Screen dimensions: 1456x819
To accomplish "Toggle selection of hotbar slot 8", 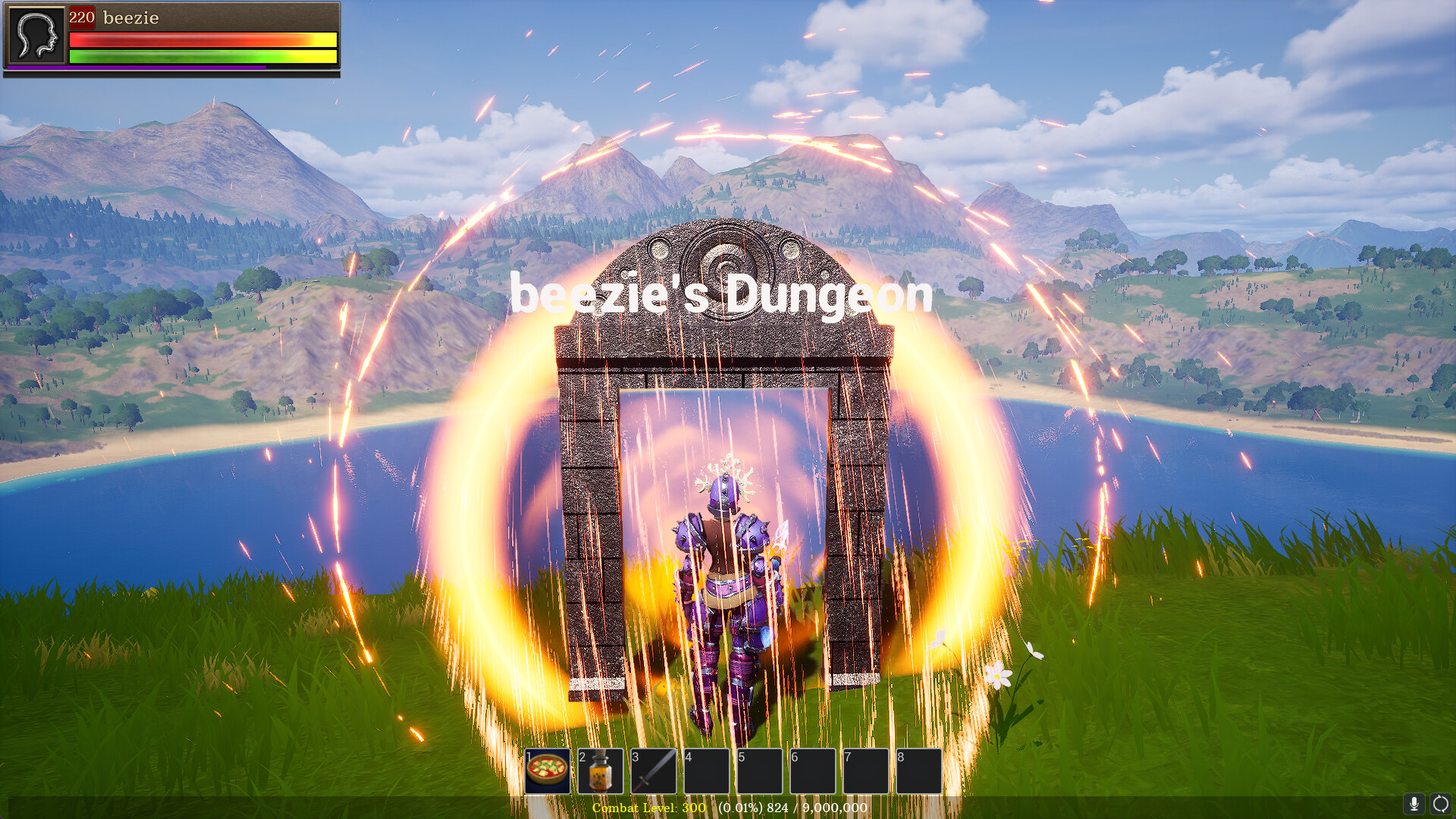I will click(x=920, y=770).
